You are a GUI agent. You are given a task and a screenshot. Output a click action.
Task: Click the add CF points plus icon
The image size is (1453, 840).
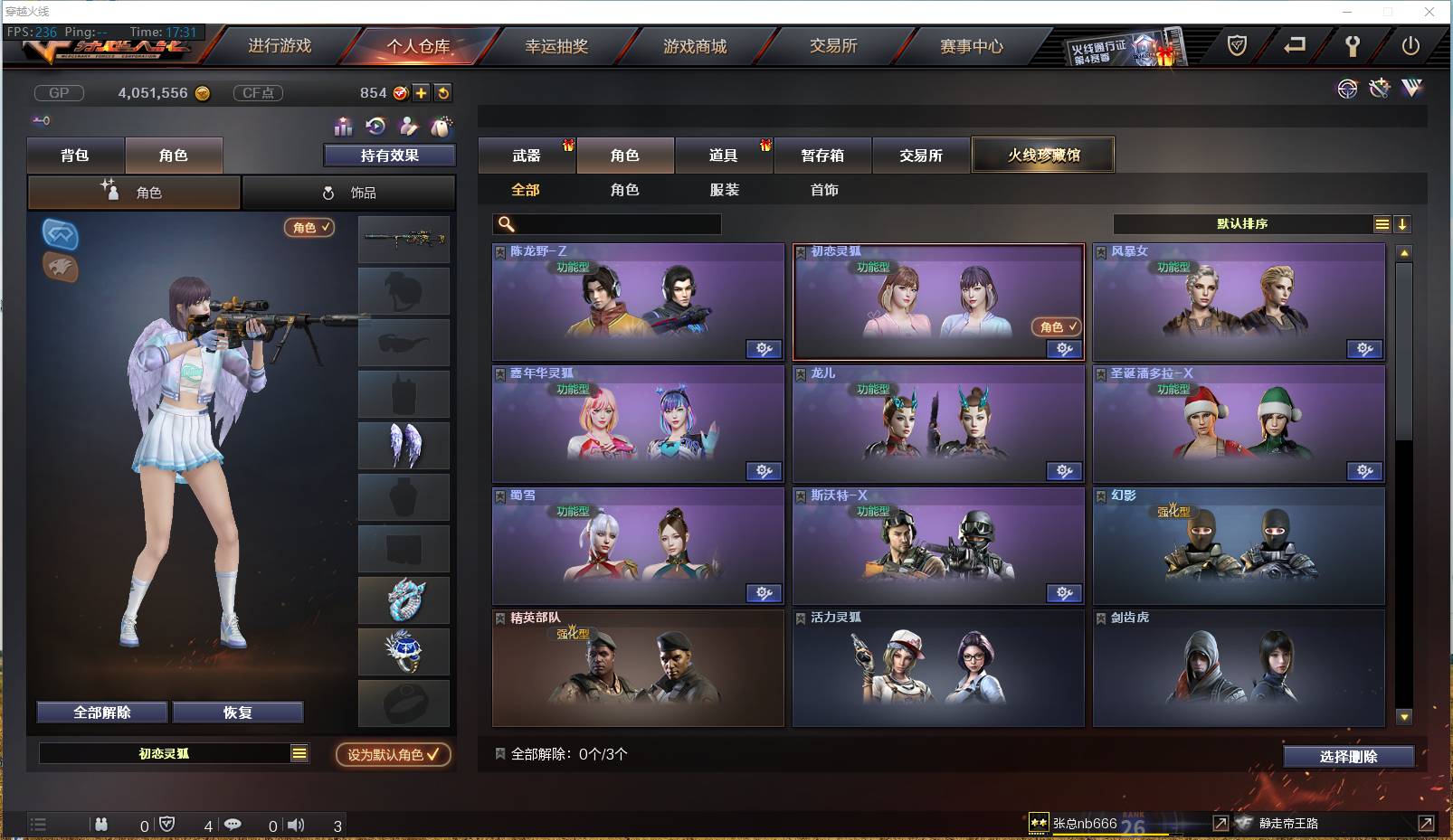point(423,93)
